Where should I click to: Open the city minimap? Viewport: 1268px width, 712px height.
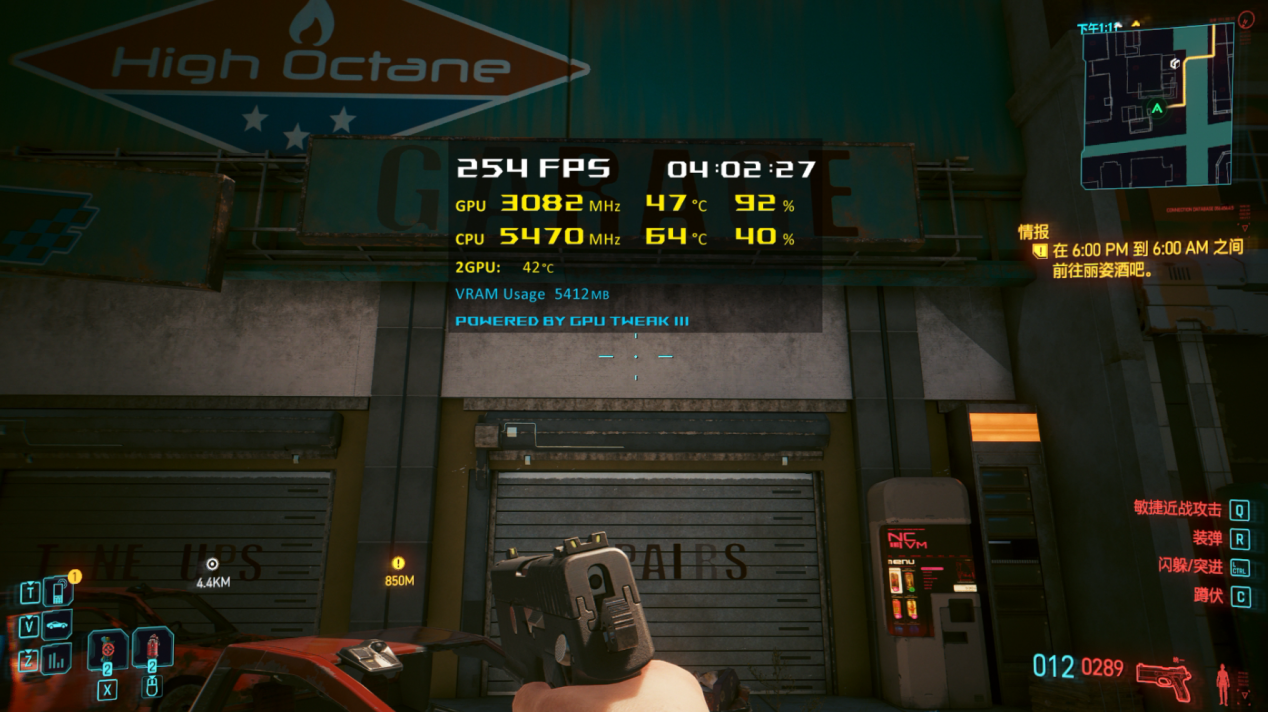click(1156, 106)
